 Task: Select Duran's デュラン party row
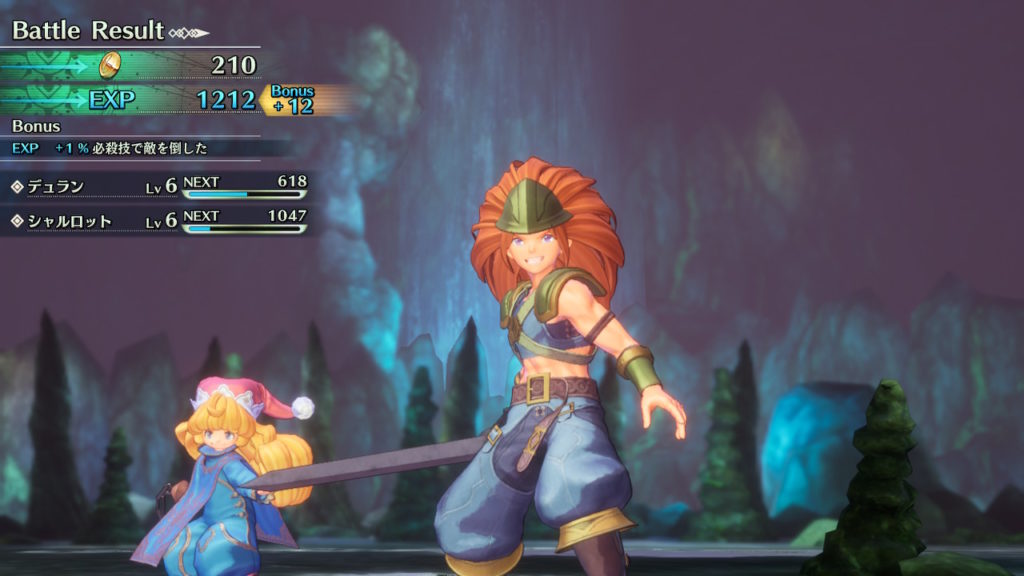[155, 186]
